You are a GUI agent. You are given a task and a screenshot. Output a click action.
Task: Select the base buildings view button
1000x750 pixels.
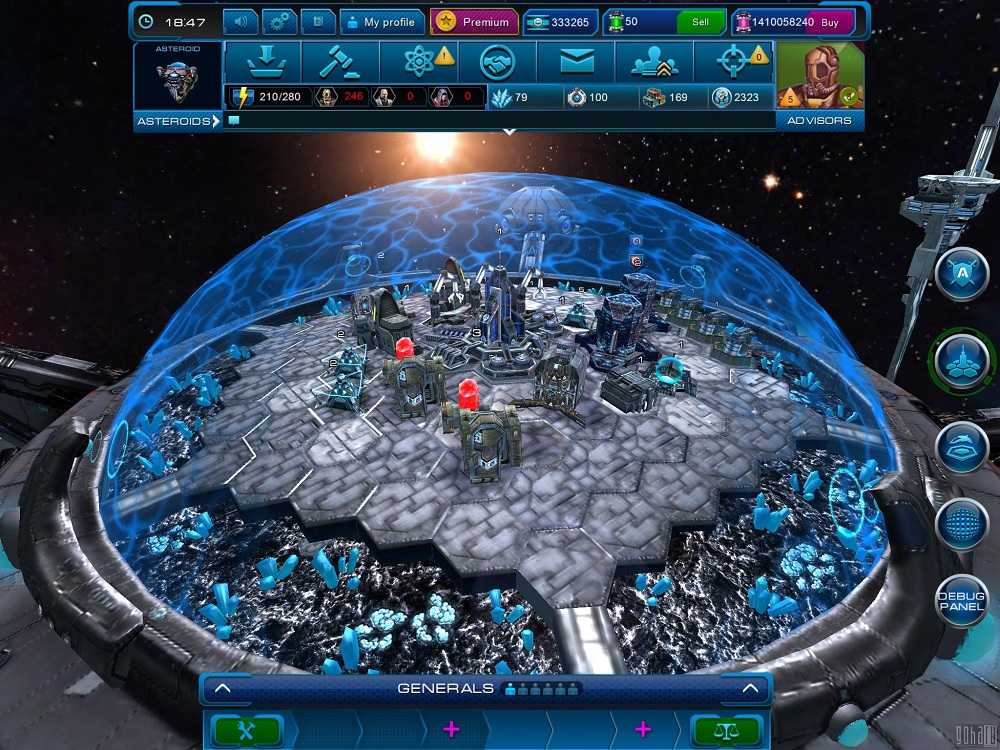(x=962, y=359)
